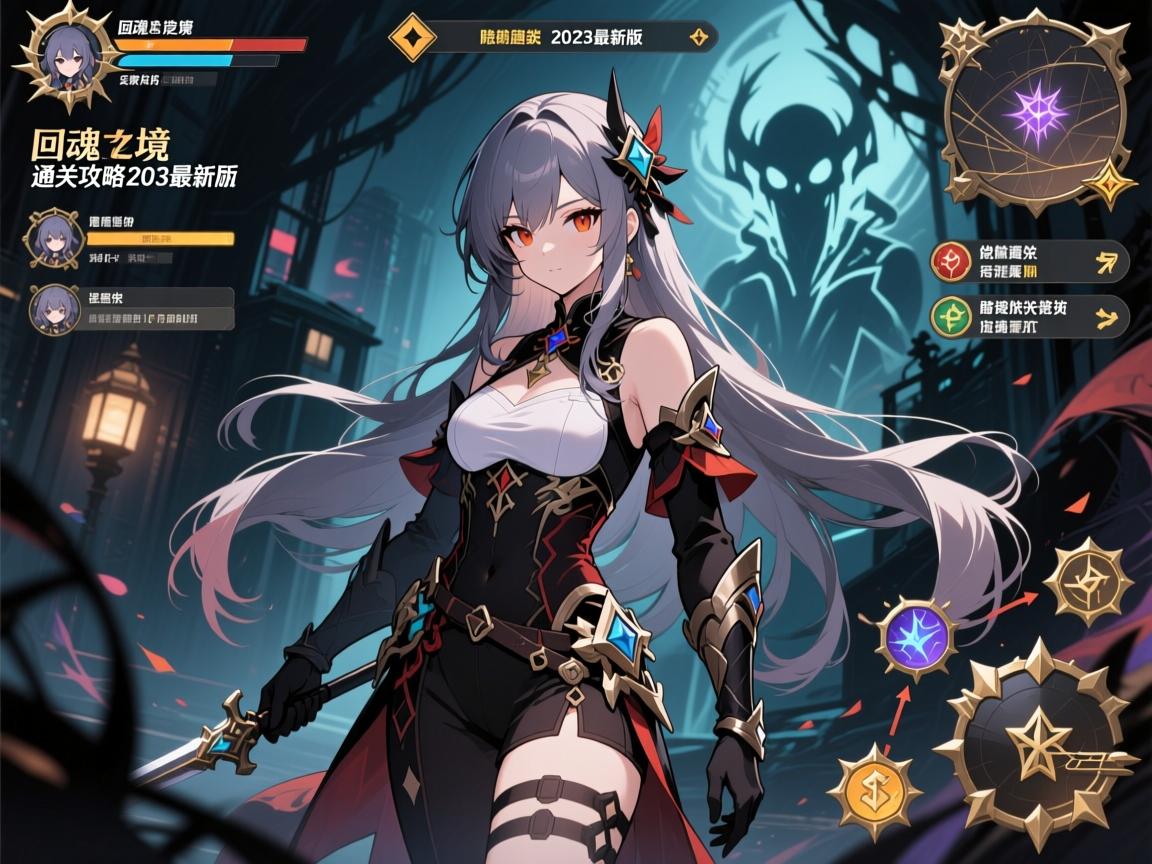The width and height of the screenshot is (1152, 864).
Task: Click the right diamond arrow on the top banner
Action: [x=699, y=38]
